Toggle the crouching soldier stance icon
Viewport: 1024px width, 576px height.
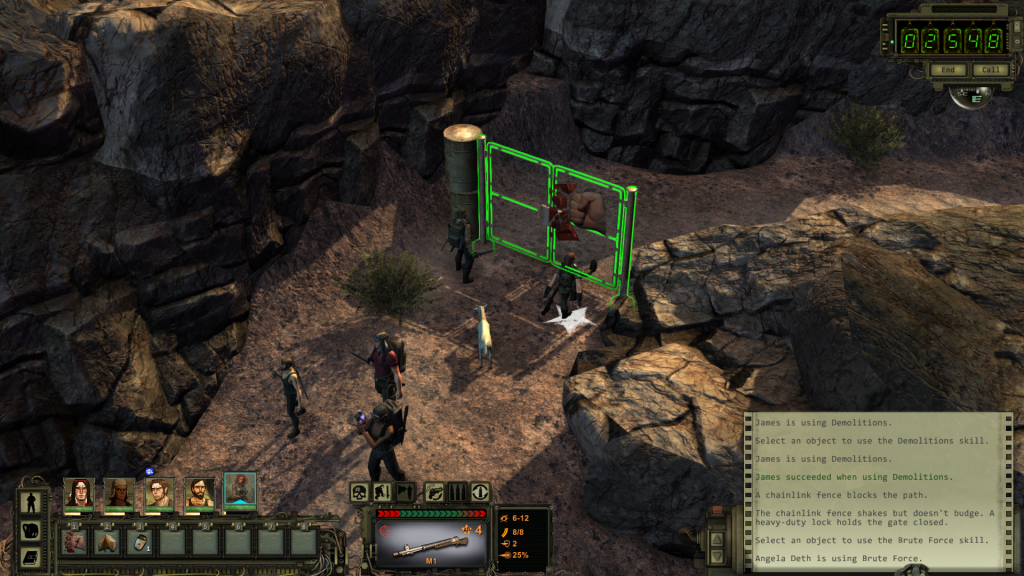(x=382, y=492)
